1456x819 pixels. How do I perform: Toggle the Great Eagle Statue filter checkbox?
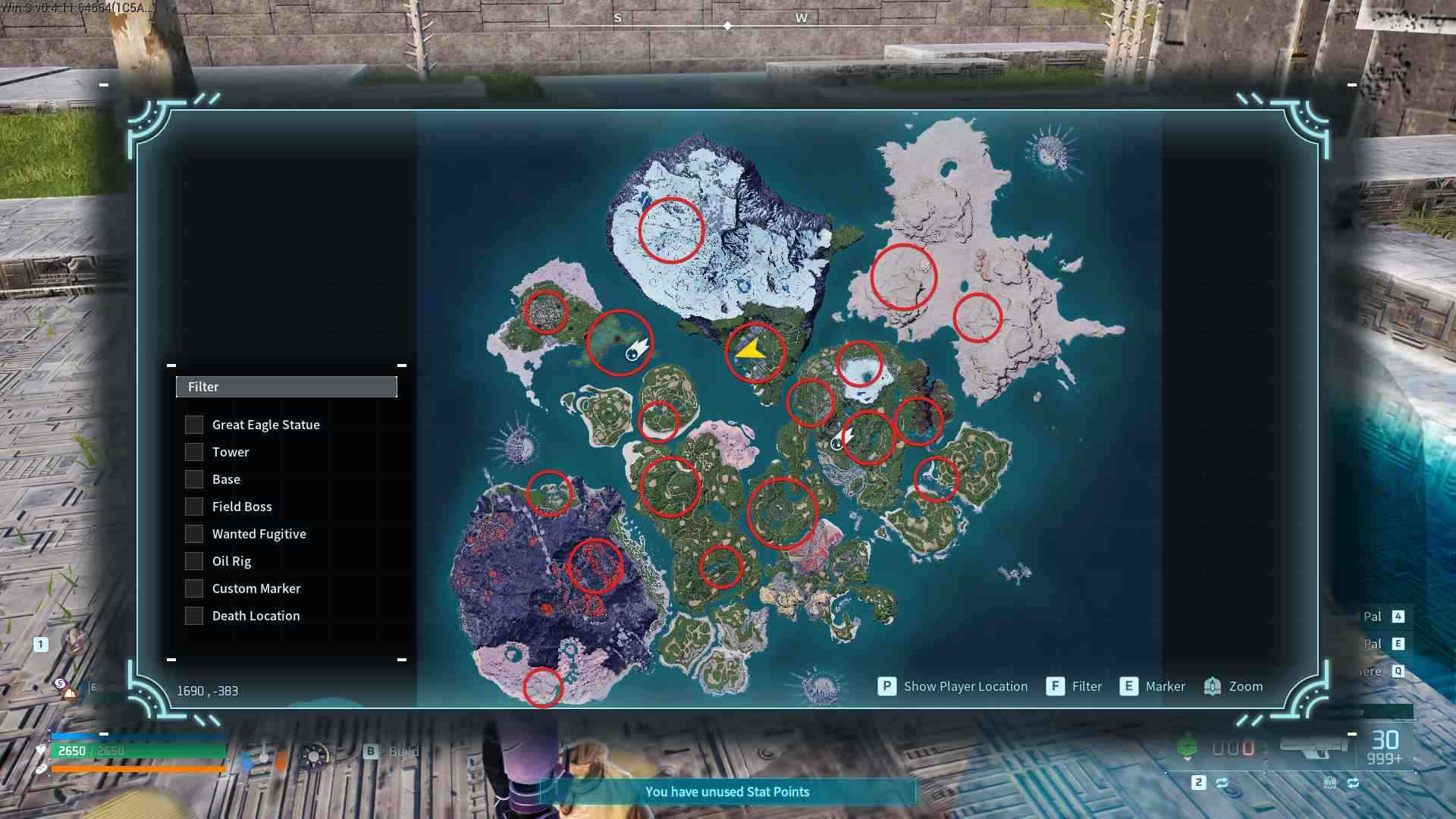click(x=194, y=425)
